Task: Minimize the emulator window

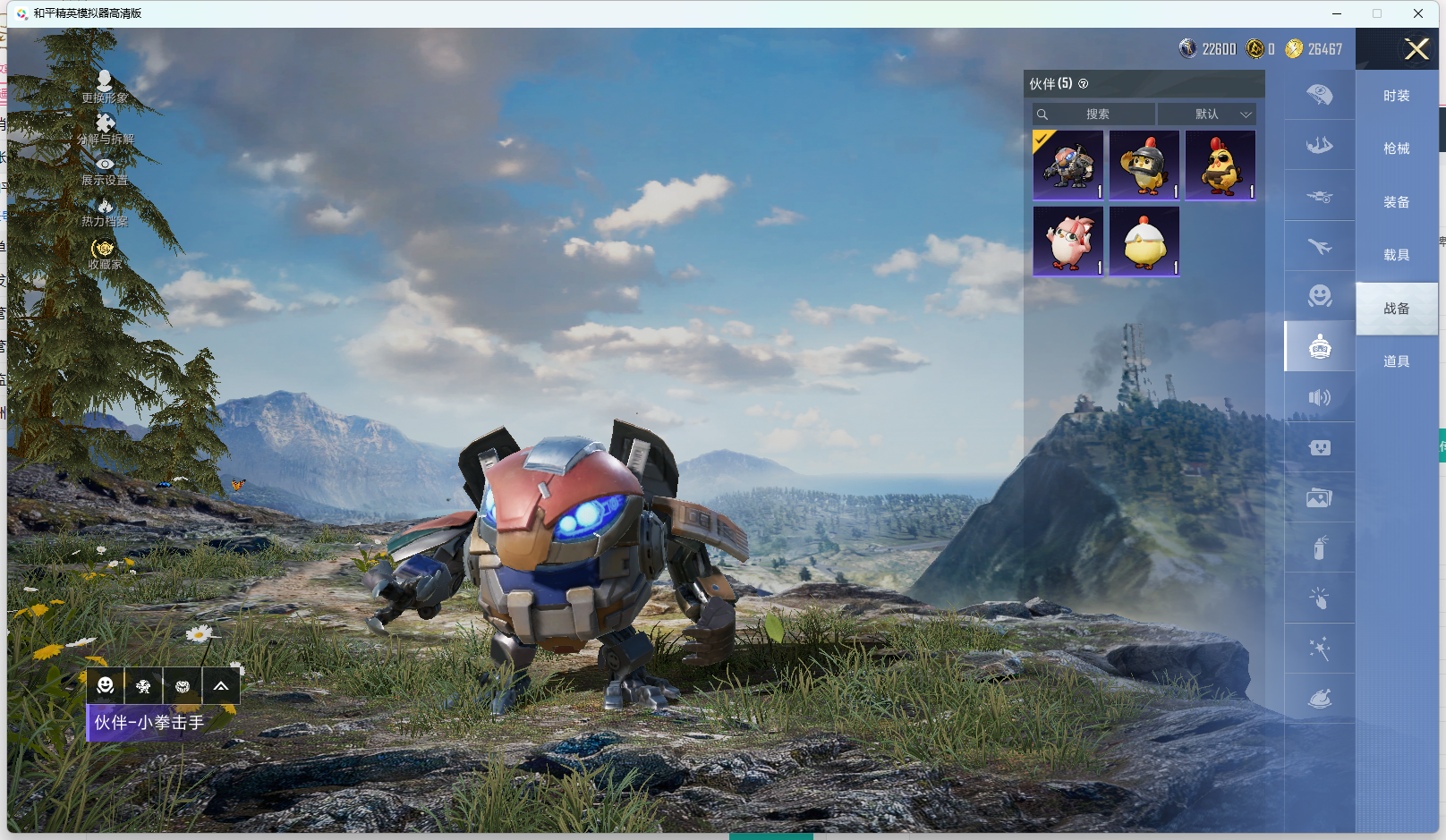Action: [x=1336, y=13]
